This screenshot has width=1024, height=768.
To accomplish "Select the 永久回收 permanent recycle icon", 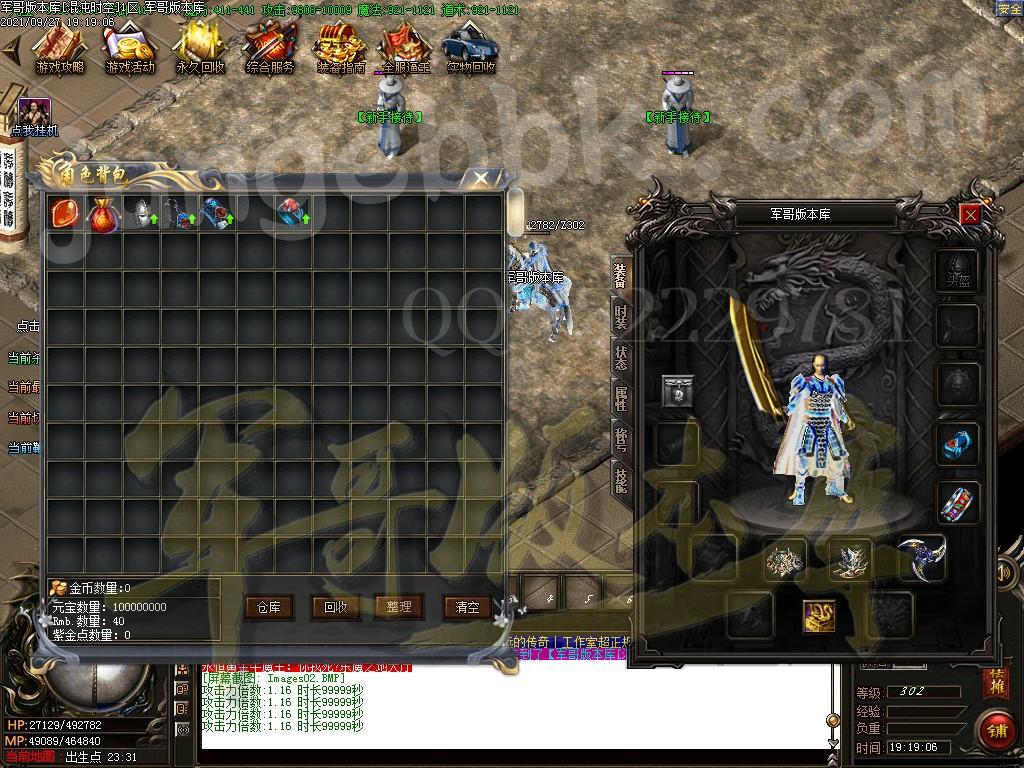I will coord(200,48).
